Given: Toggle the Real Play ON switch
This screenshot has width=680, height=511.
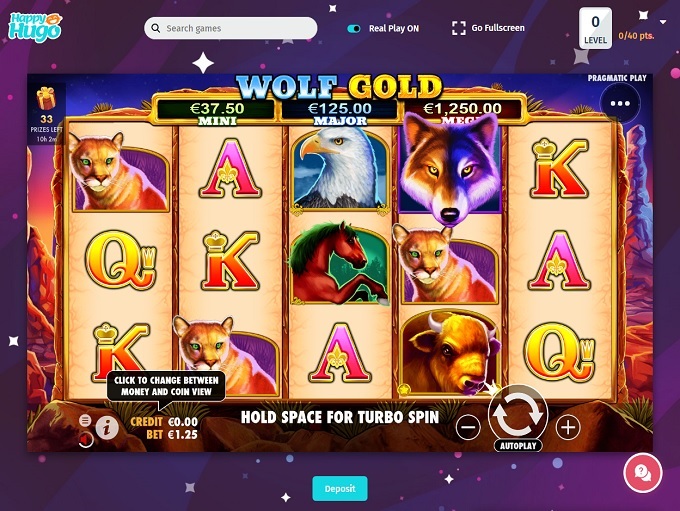Looking at the screenshot, I should click(x=354, y=29).
